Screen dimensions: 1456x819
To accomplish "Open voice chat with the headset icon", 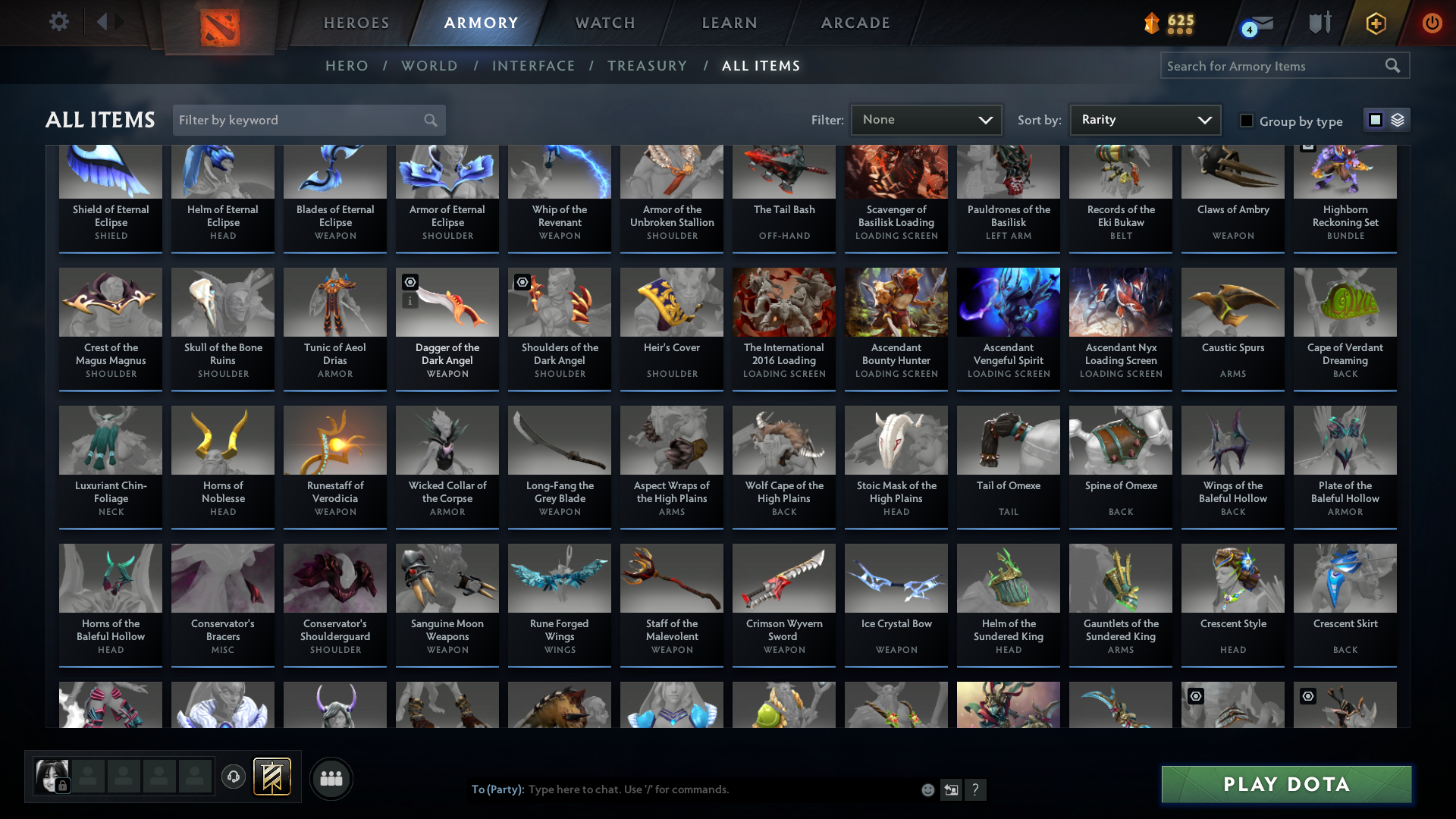I will coord(233,777).
